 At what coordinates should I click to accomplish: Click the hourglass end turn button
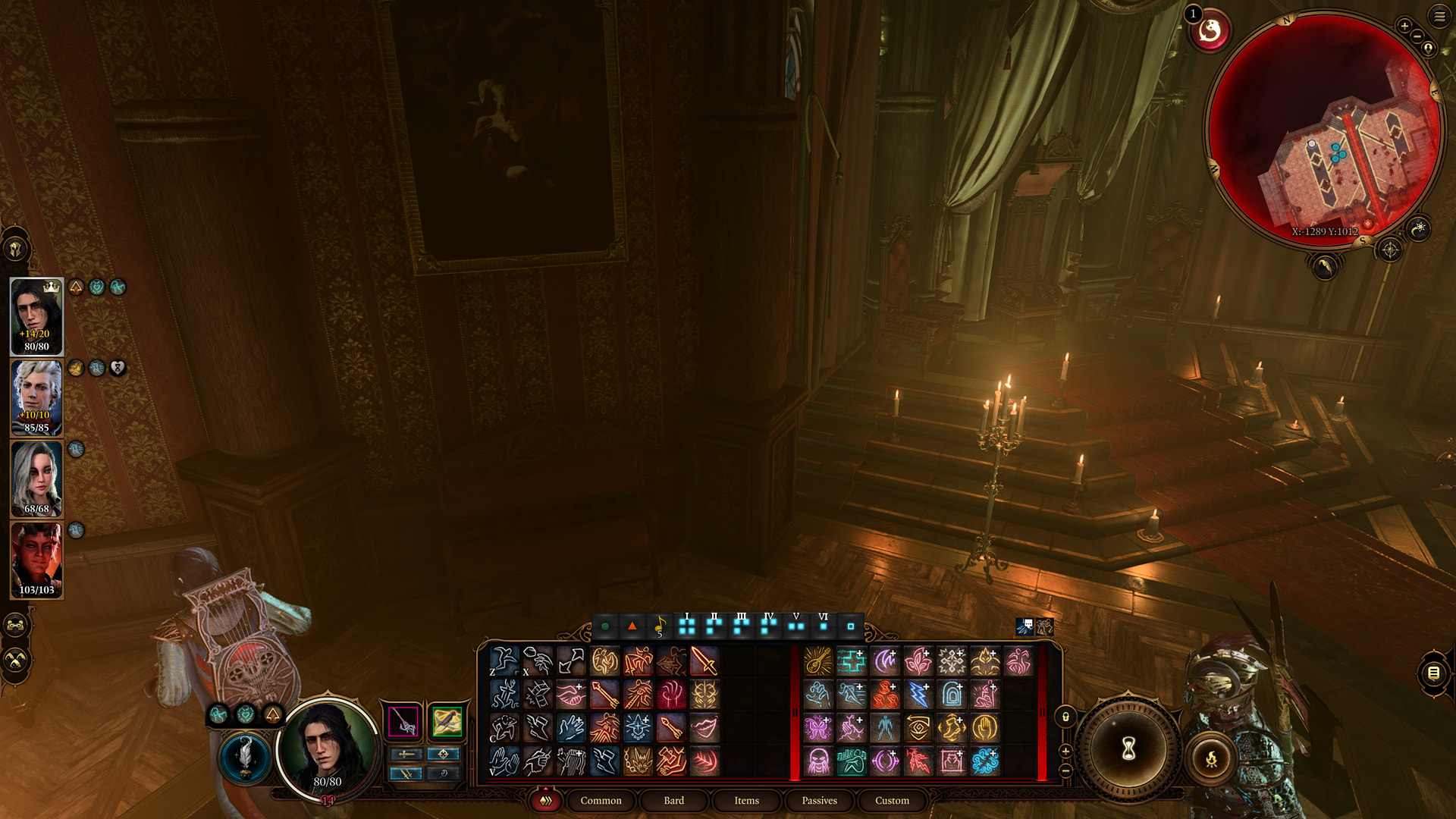1128,749
